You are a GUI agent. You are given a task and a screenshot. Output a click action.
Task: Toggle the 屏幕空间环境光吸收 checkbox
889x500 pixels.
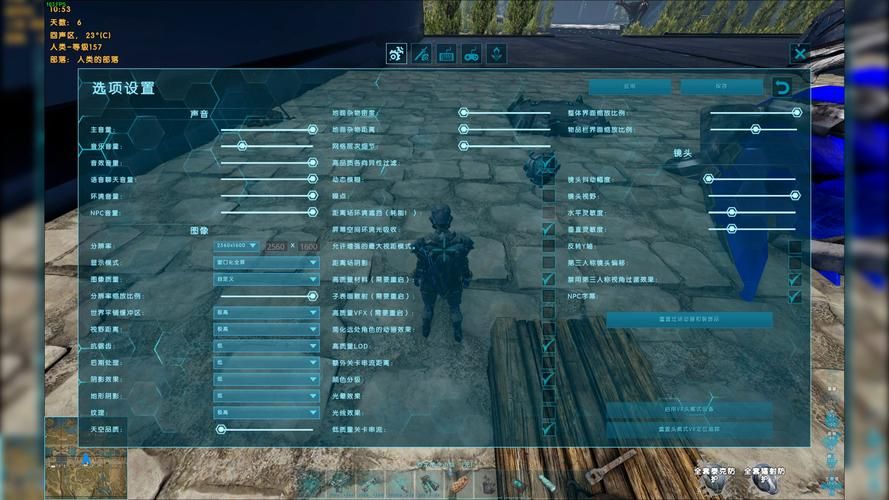click(x=548, y=229)
